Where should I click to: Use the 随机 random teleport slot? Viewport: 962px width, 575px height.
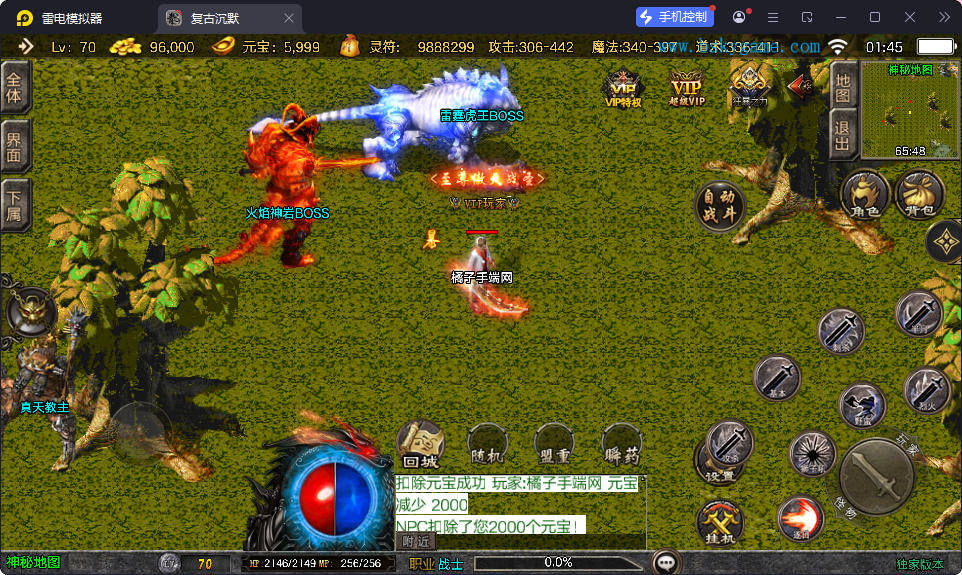(x=487, y=445)
